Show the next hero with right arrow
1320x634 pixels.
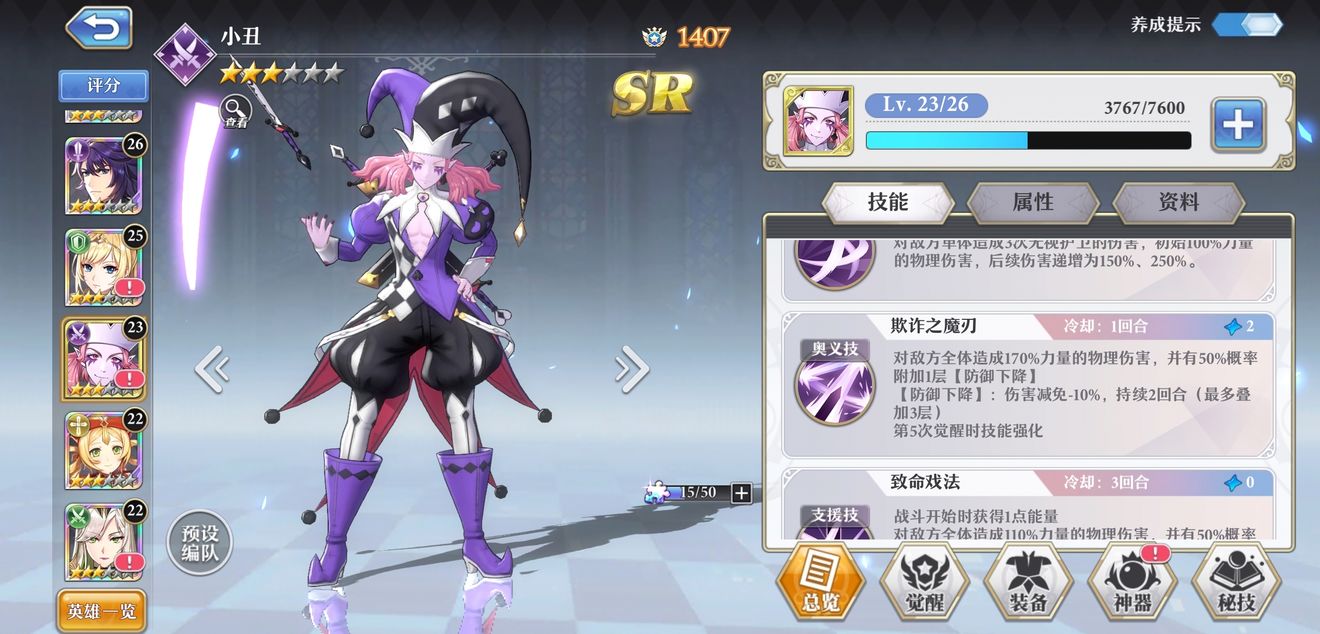pos(632,369)
